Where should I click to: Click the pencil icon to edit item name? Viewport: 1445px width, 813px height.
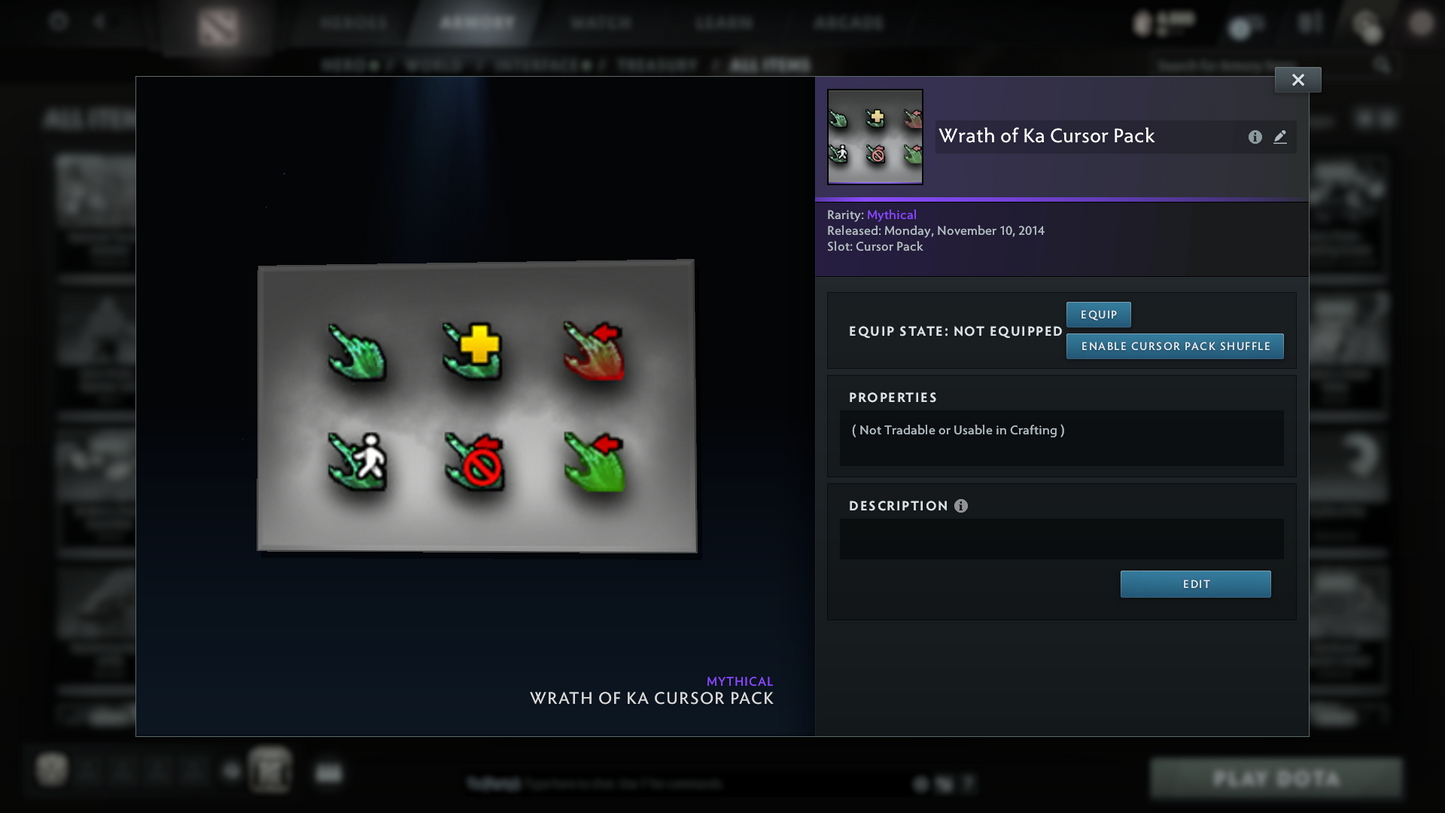click(x=1280, y=136)
